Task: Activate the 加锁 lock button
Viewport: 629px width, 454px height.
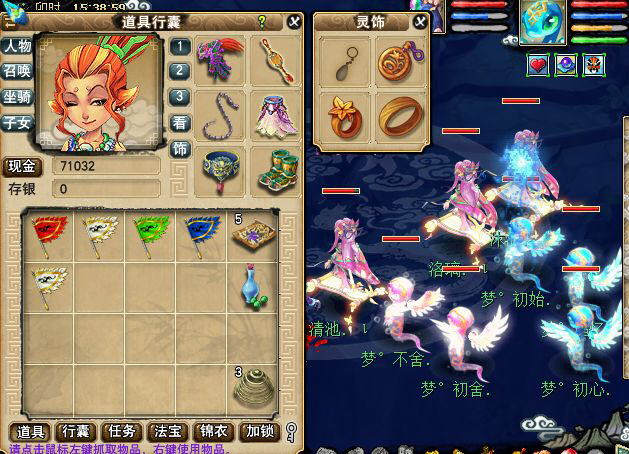Action: pyautogui.click(x=262, y=431)
